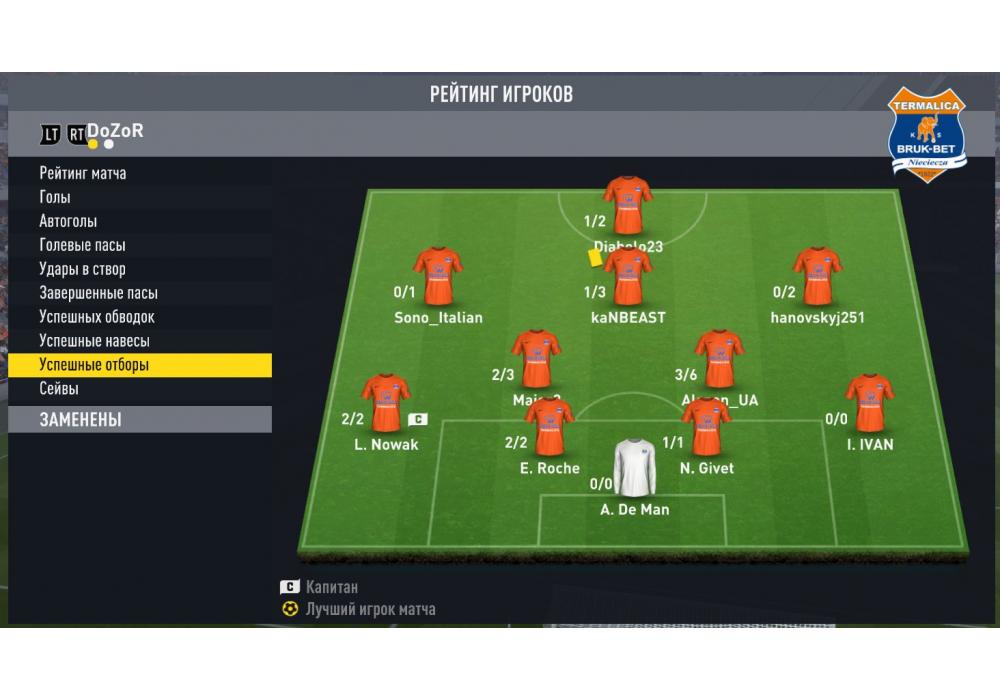
Task: Select the Рейтинг матча stat entry
Action: coord(83,173)
